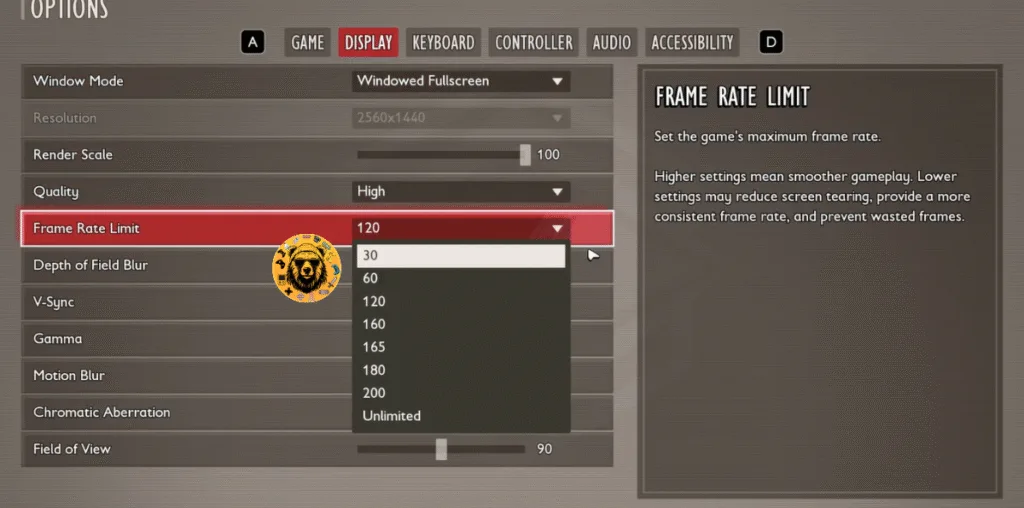Open the Window Mode dropdown
Screen dimensions: 1024x508
click(461, 81)
